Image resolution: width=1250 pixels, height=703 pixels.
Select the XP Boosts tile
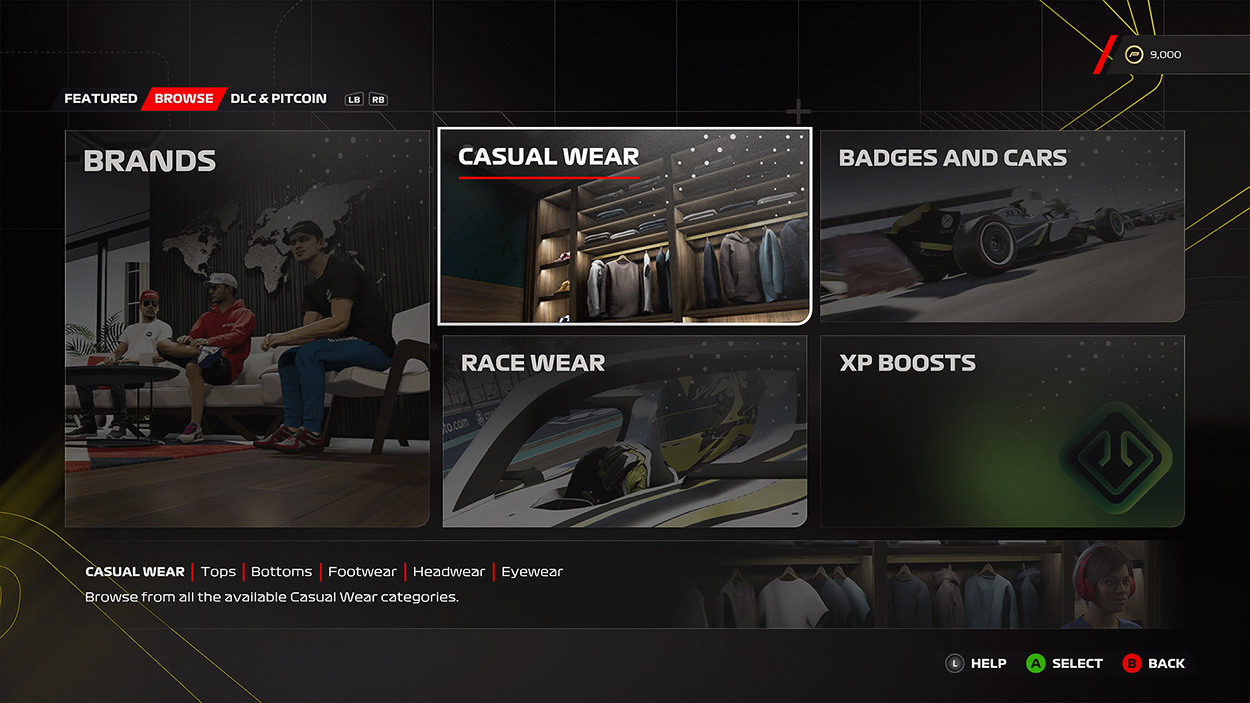point(1002,431)
